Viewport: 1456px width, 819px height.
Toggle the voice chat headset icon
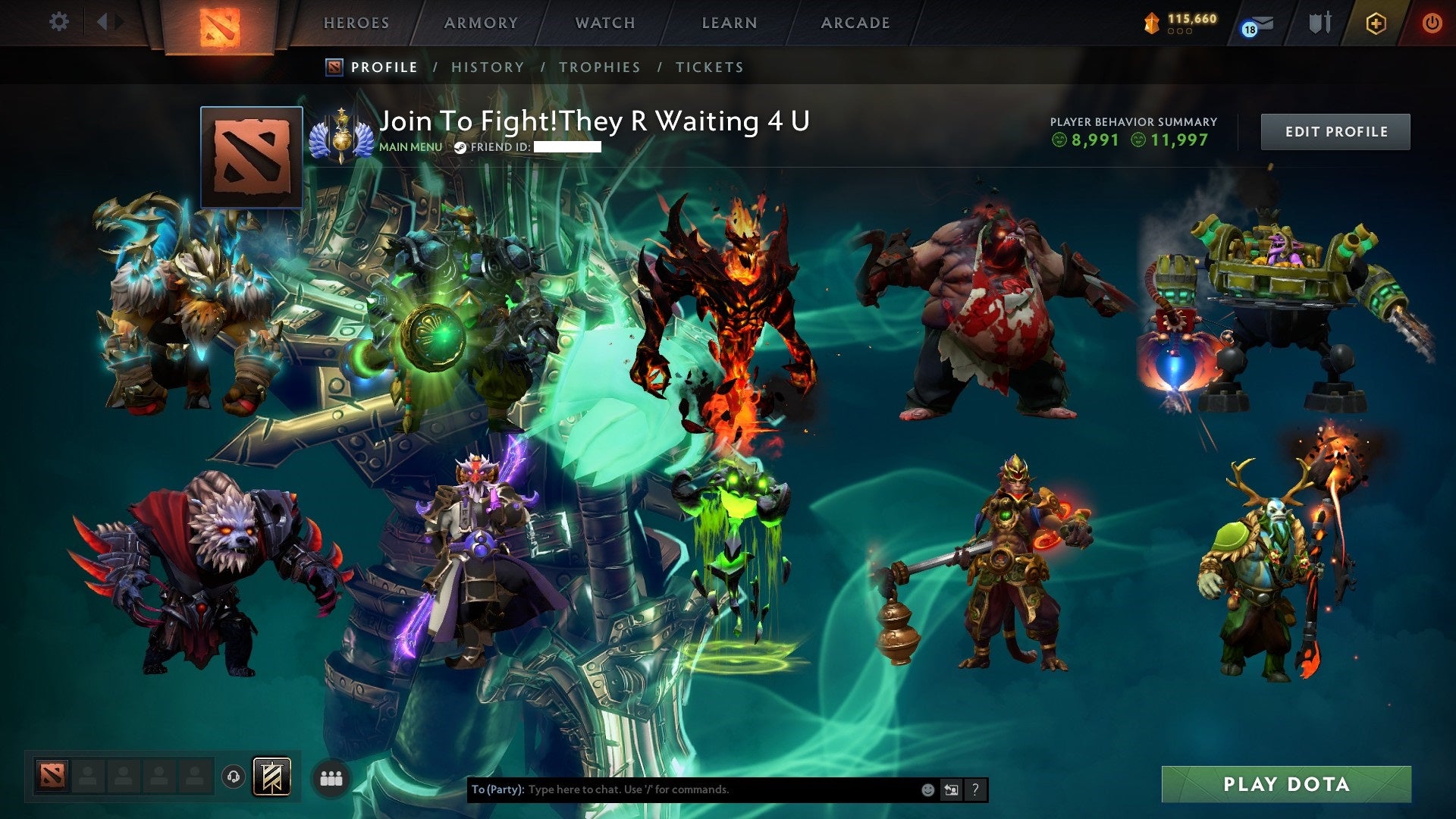pos(233,776)
